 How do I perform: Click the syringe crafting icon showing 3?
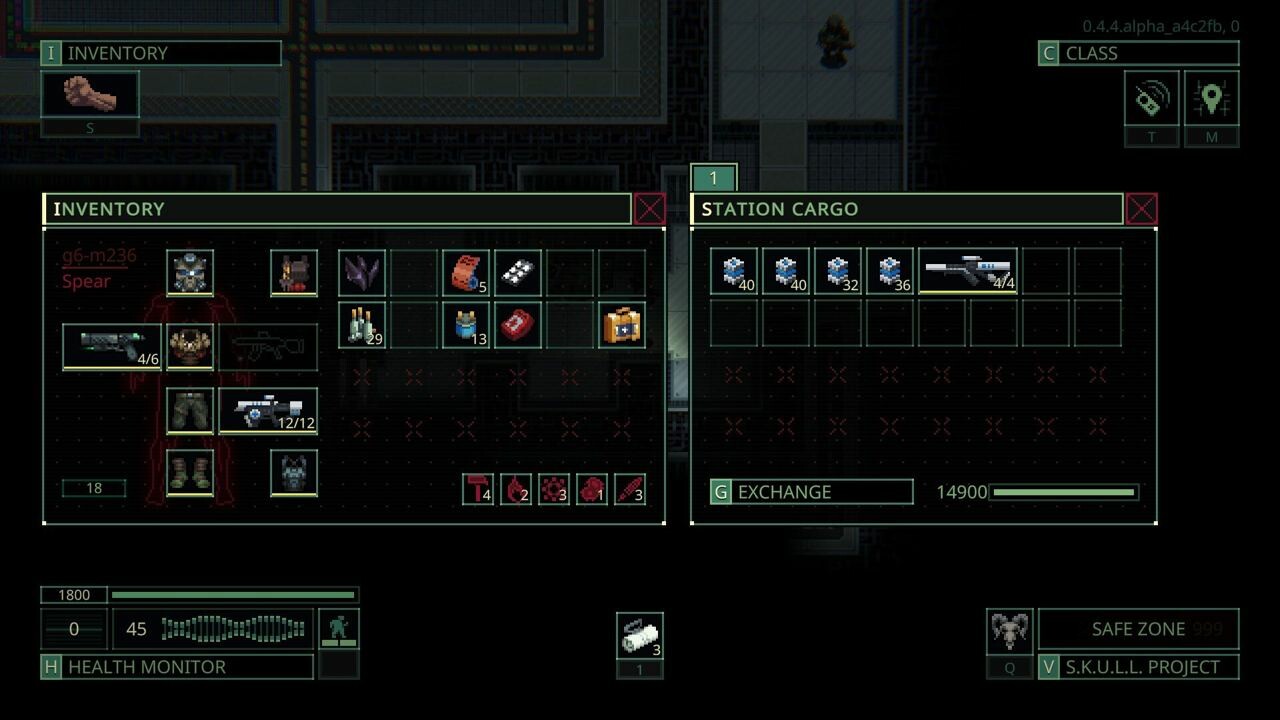pos(630,489)
